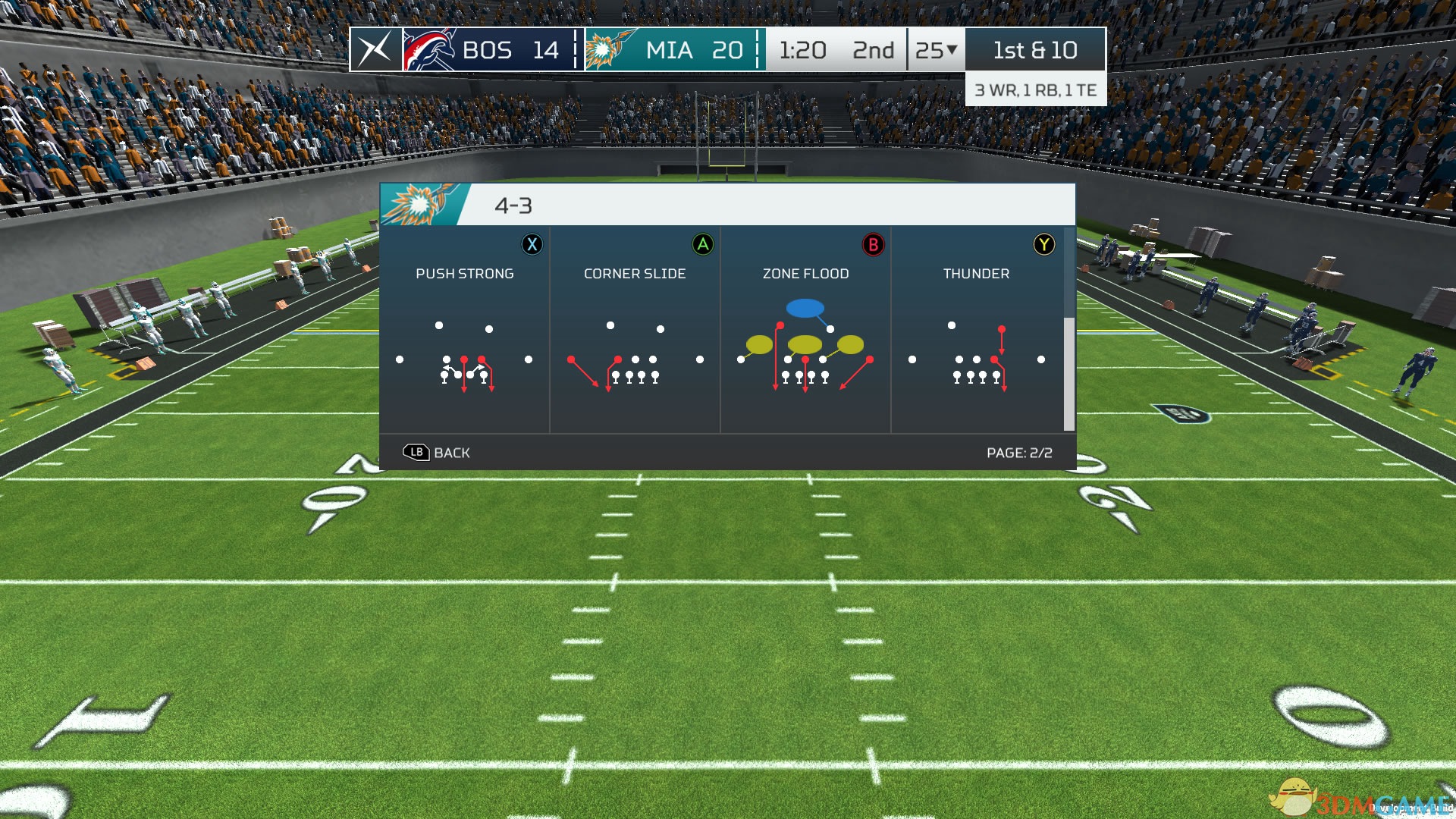The width and height of the screenshot is (1456, 819).
Task: Choose the Corner Slide defensive play
Action: [635, 330]
